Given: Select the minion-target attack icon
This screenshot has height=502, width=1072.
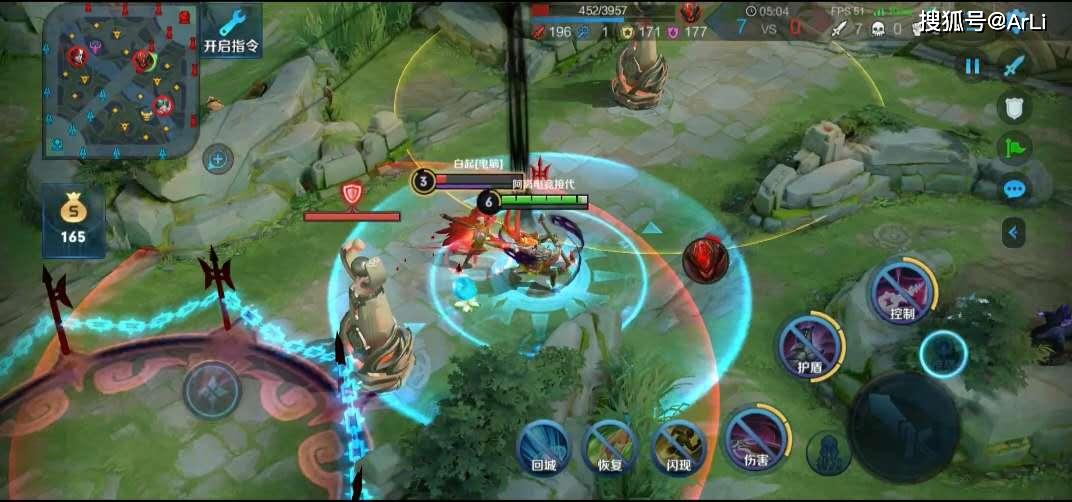Looking at the screenshot, I should pos(828,453).
